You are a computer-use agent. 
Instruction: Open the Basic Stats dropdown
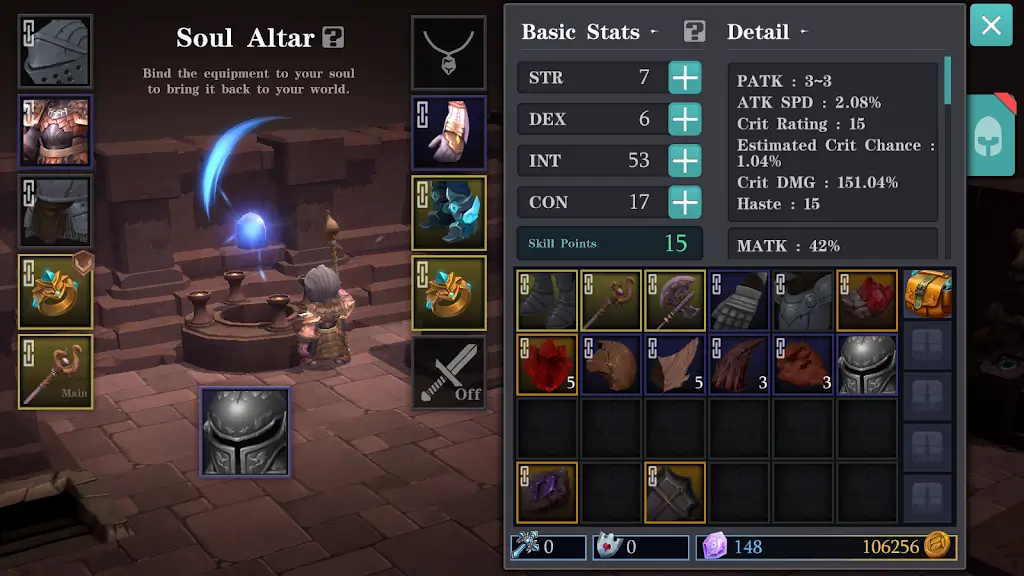pos(589,32)
